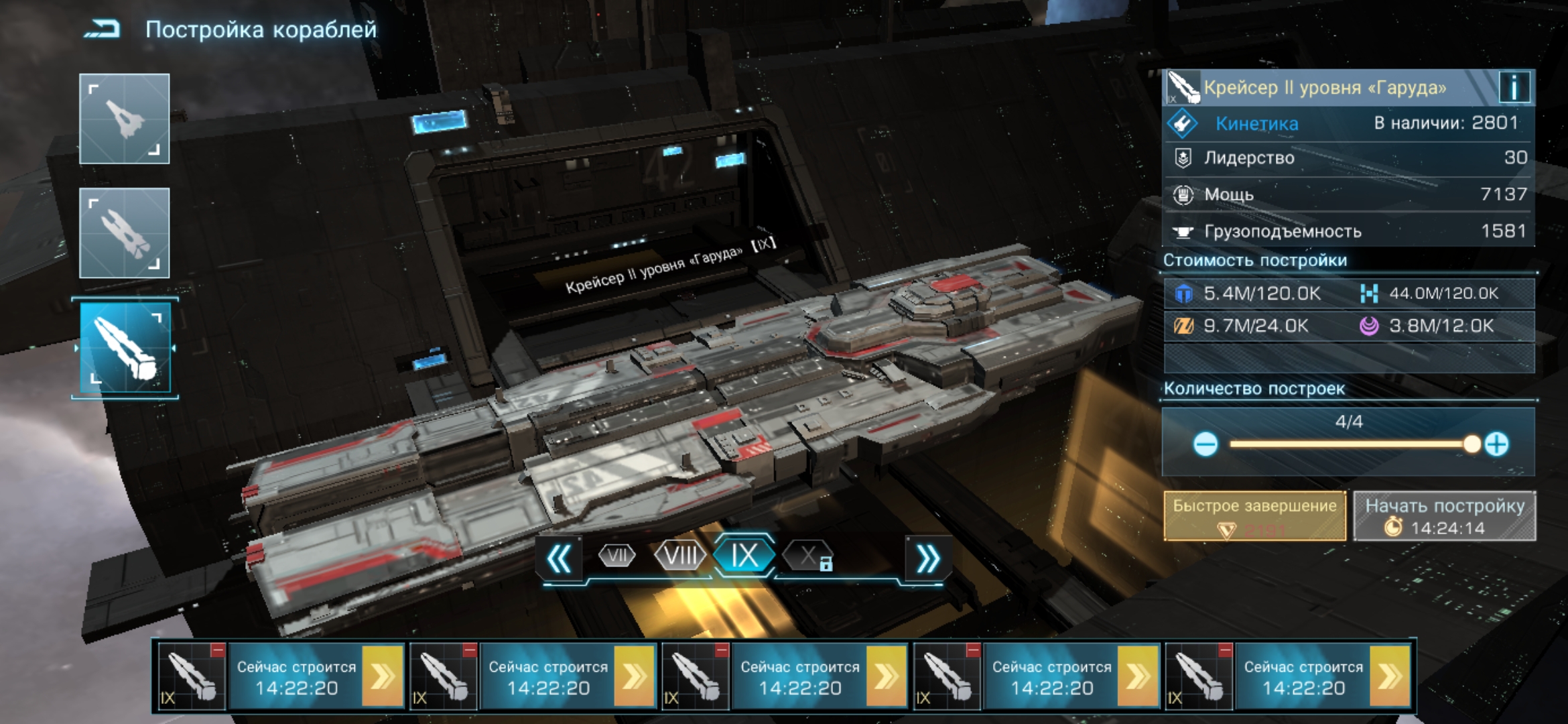This screenshot has height=724, width=1568.
Task: Switch to tier VII ships
Action: (616, 556)
